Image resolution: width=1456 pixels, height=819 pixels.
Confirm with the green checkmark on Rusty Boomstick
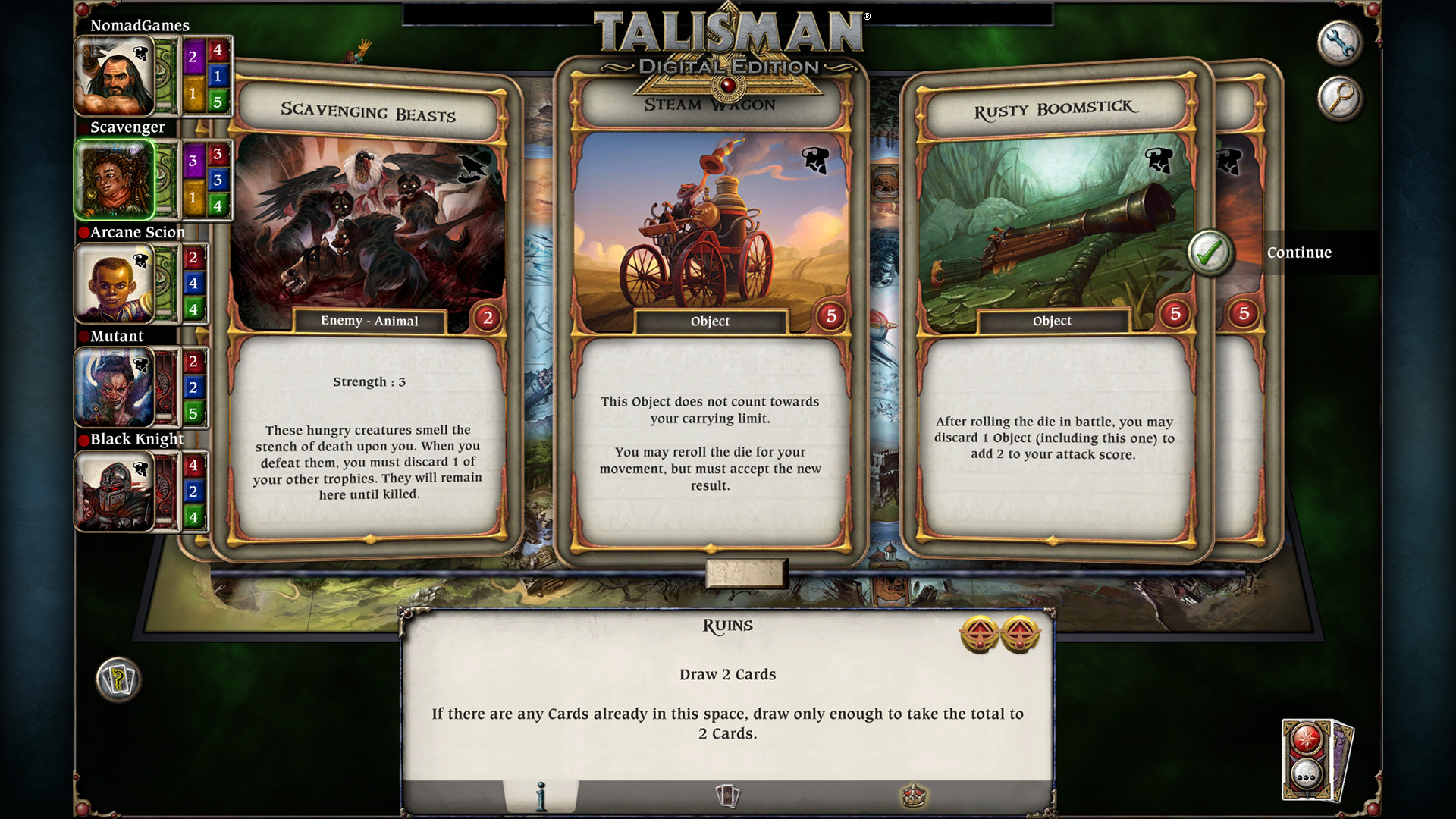click(1210, 253)
